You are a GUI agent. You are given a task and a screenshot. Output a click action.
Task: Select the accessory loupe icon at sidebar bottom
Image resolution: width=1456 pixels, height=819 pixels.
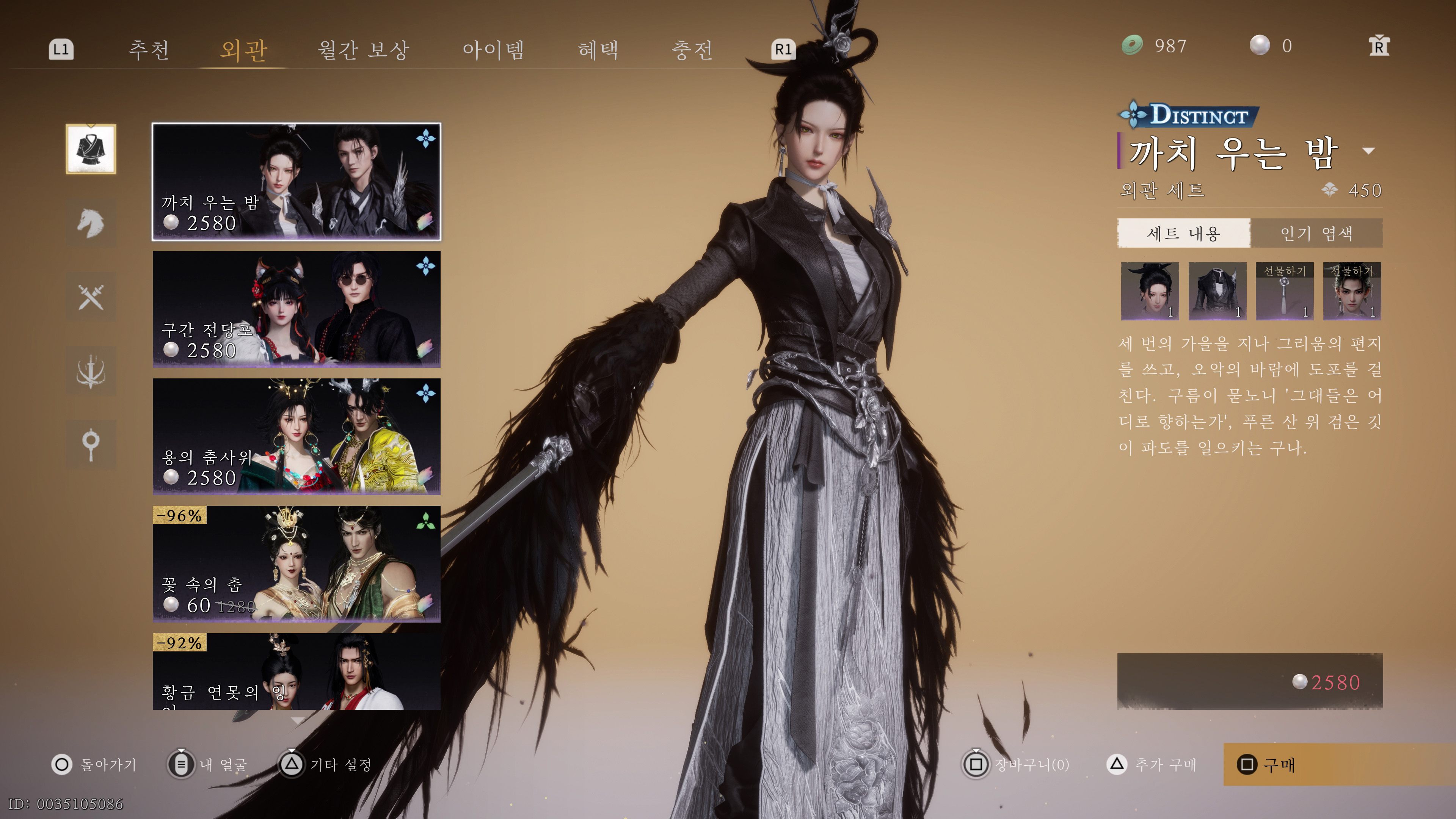[x=92, y=445]
